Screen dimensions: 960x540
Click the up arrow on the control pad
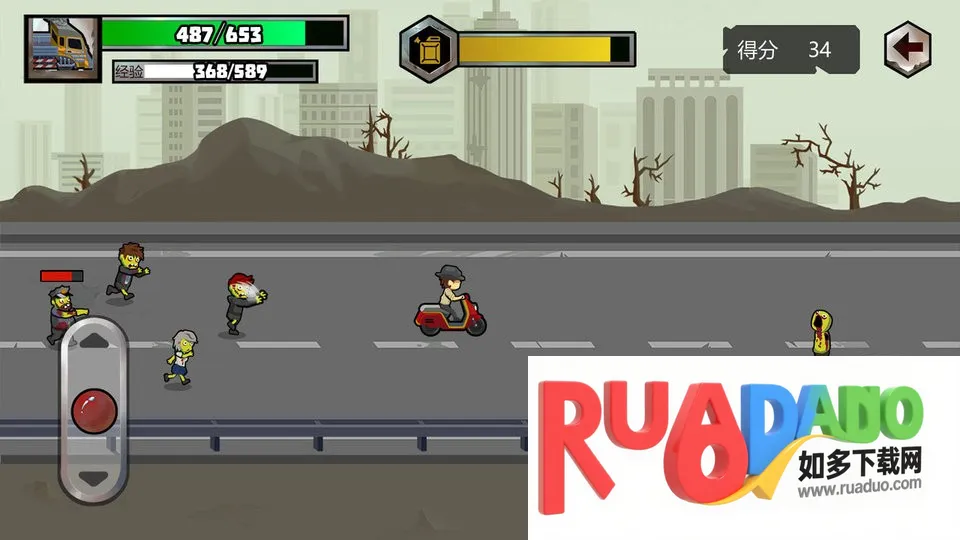[x=94, y=340]
